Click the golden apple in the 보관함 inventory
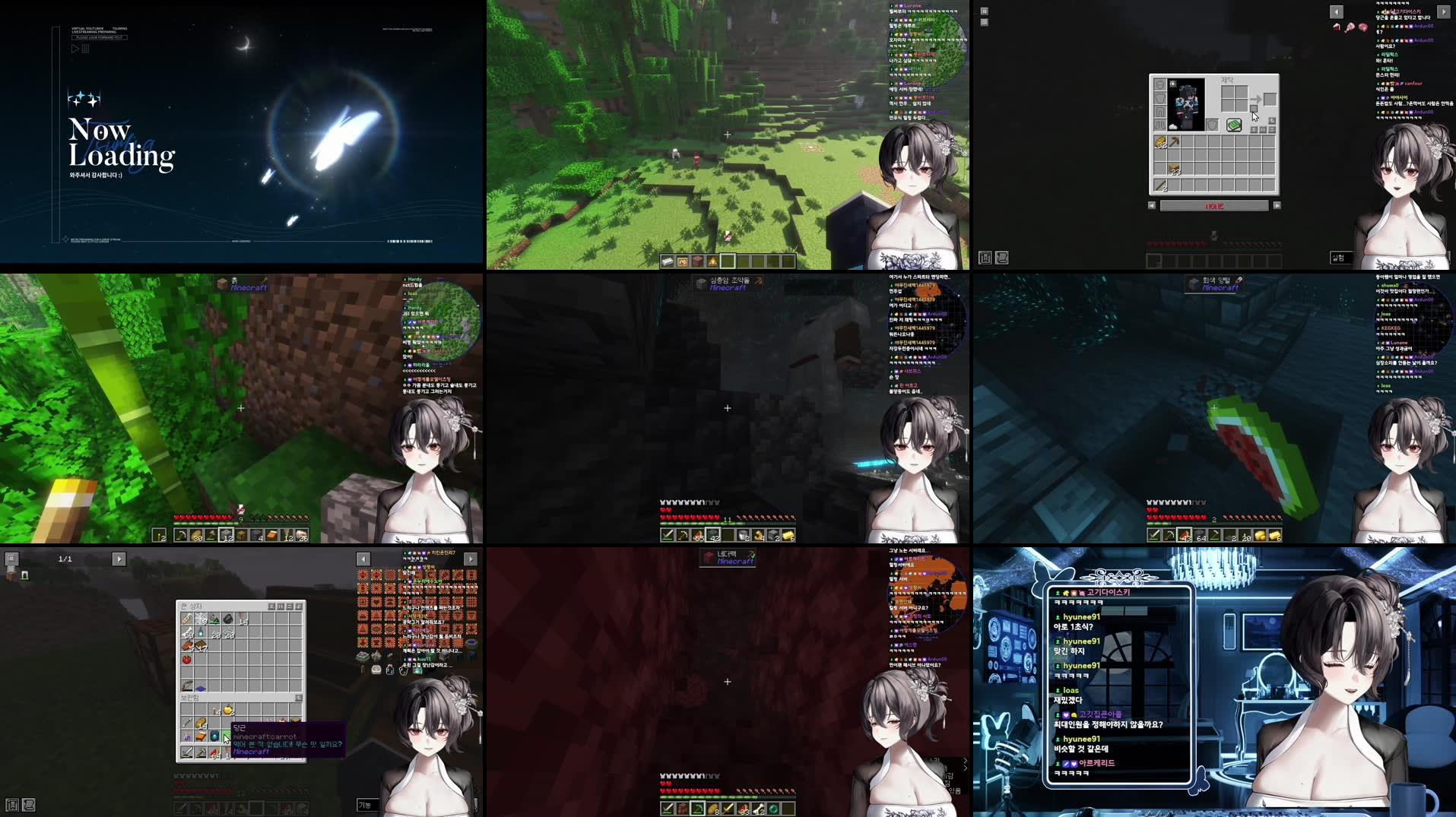Screen dimensions: 1456x817 [229, 711]
